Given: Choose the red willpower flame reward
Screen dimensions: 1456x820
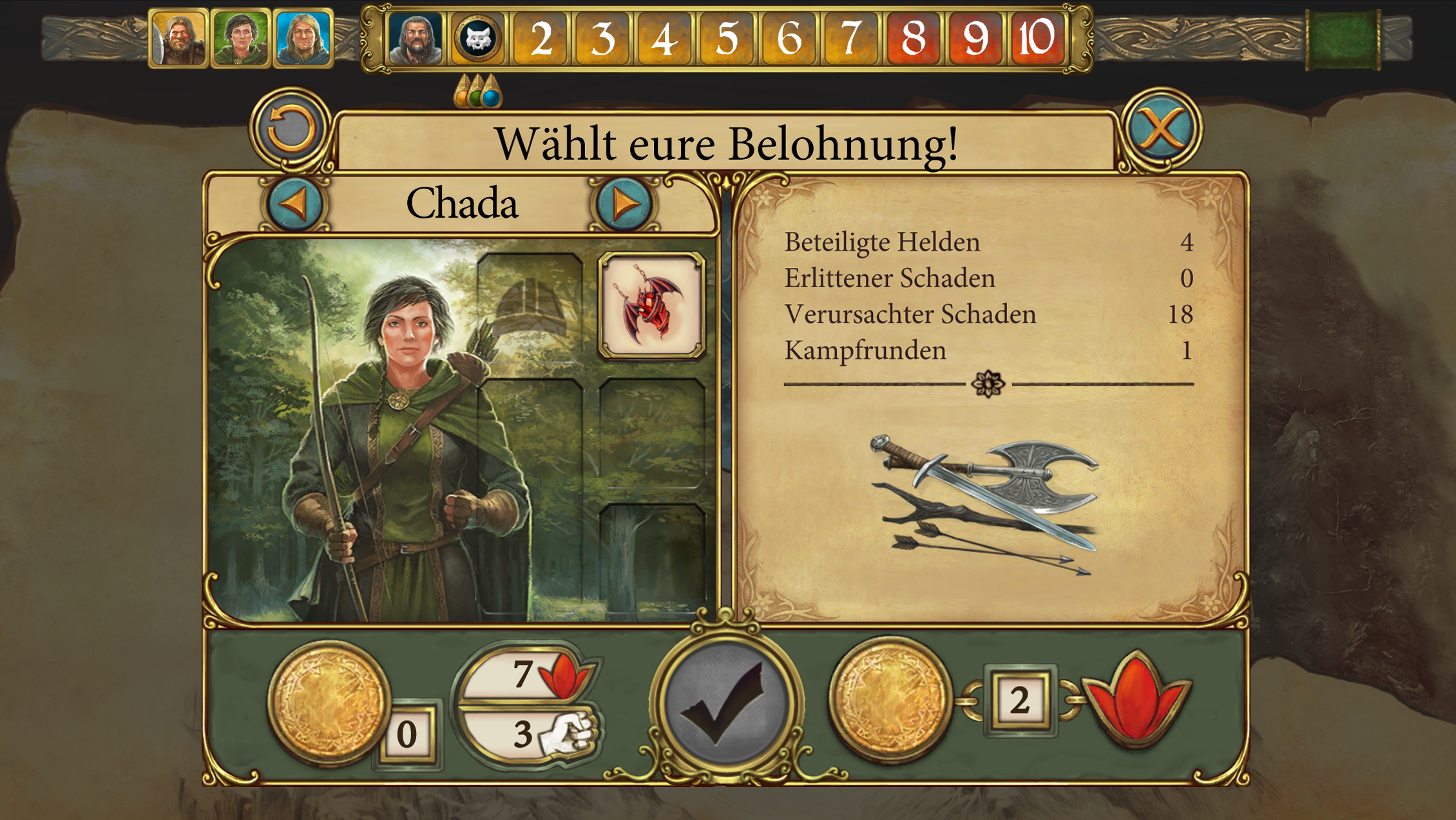Looking at the screenshot, I should [x=1136, y=700].
